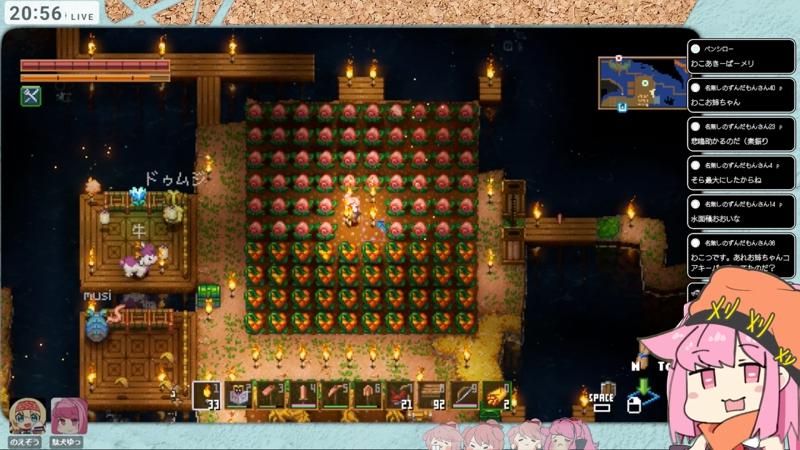Open the minimap
Viewport: 800px width, 450px height.
coord(640,83)
